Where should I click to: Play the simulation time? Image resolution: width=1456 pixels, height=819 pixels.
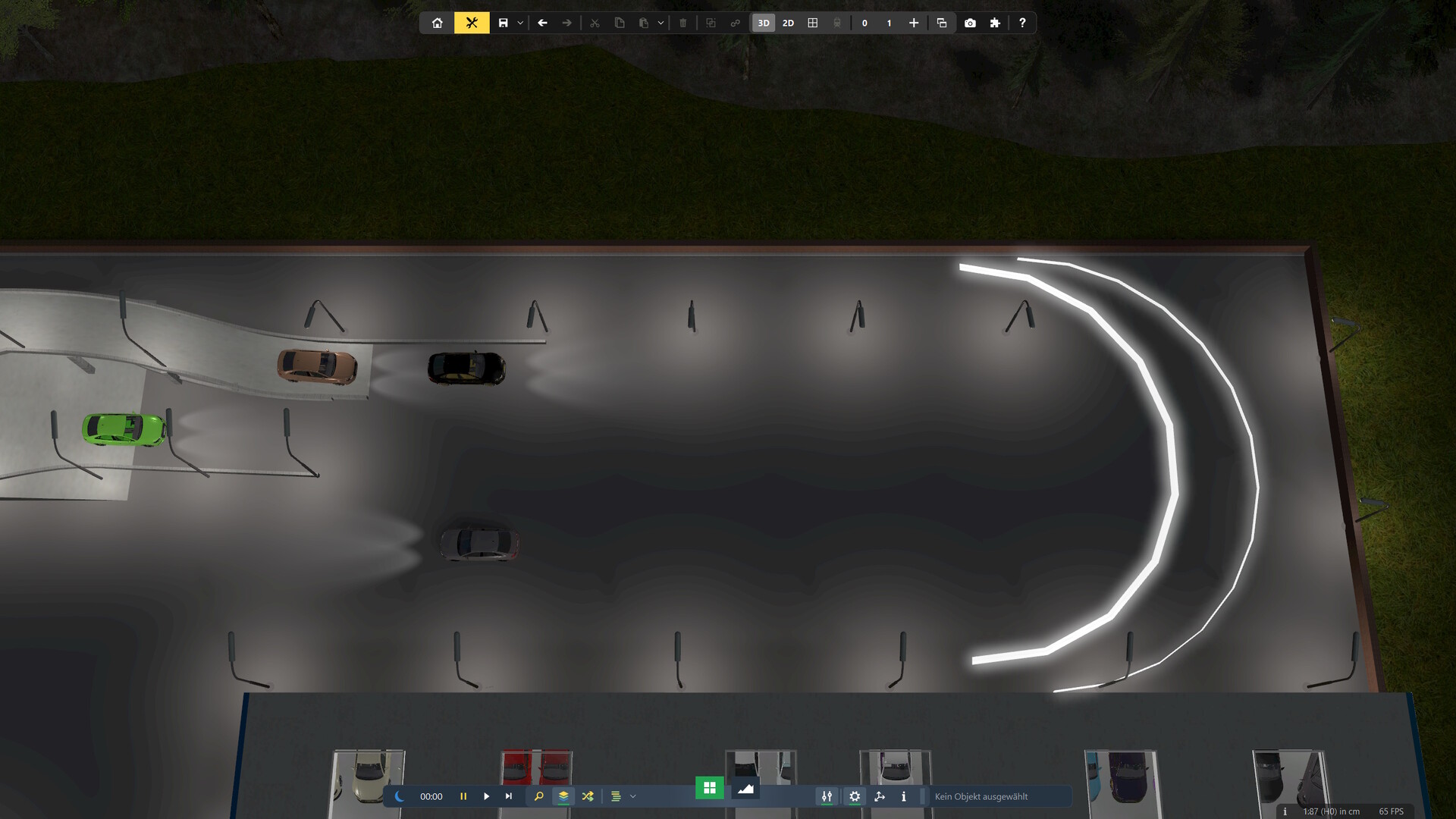coord(486,796)
